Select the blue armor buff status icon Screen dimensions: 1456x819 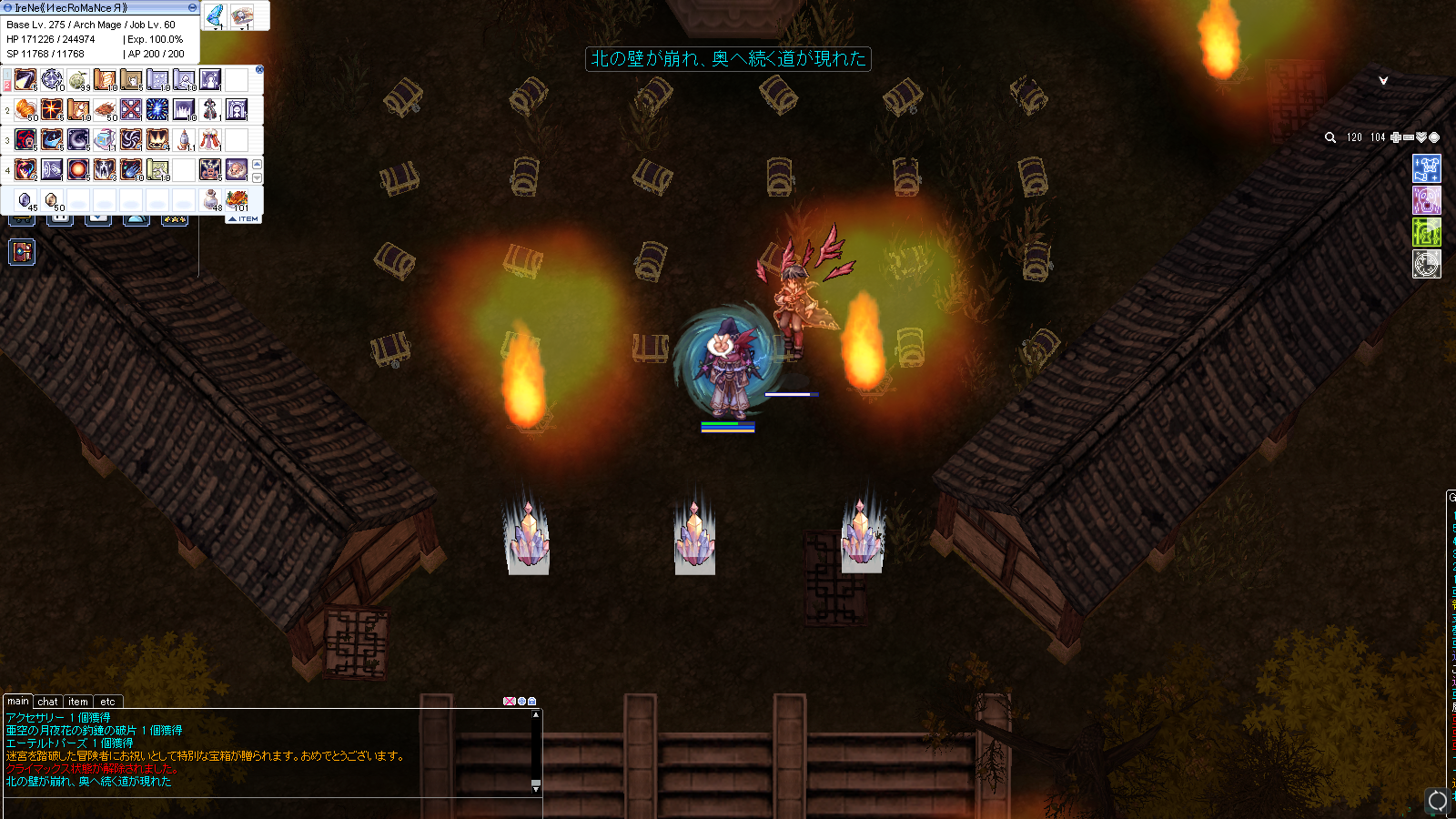[1426, 168]
